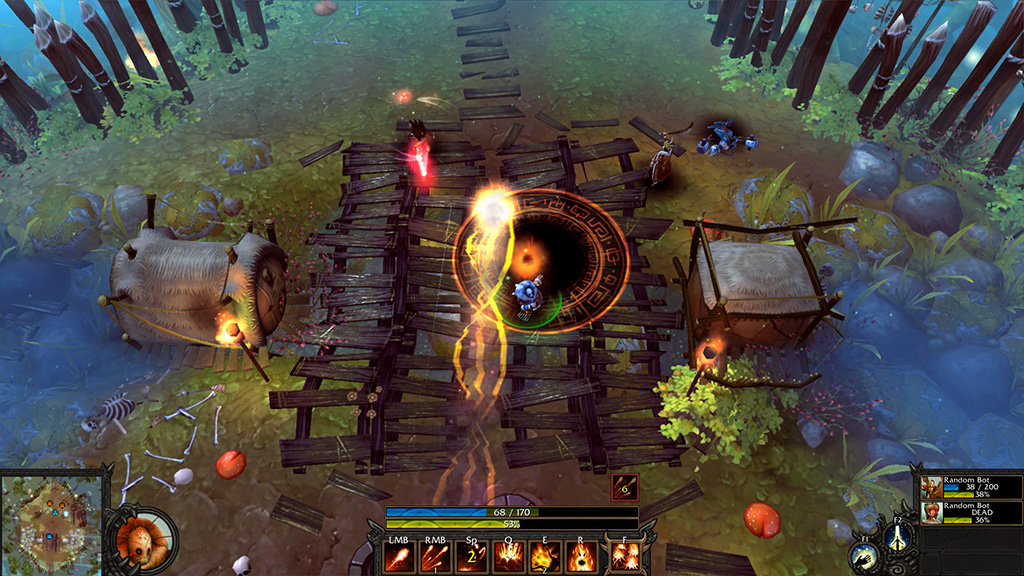Click the fire buff icon showing 6

(x=625, y=487)
